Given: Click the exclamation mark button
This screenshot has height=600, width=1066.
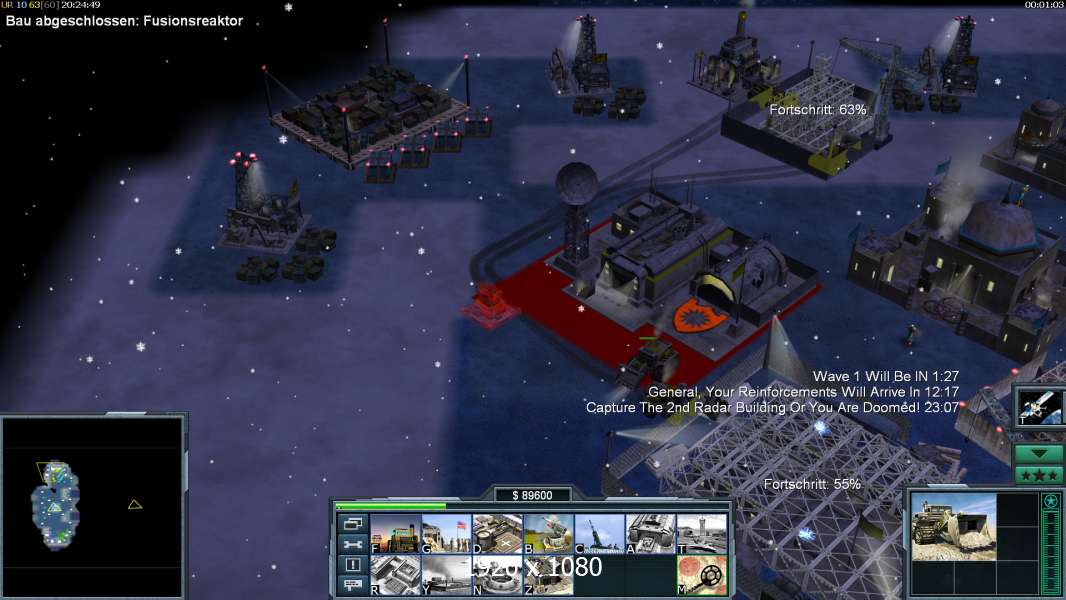Looking at the screenshot, I should coord(352,565).
